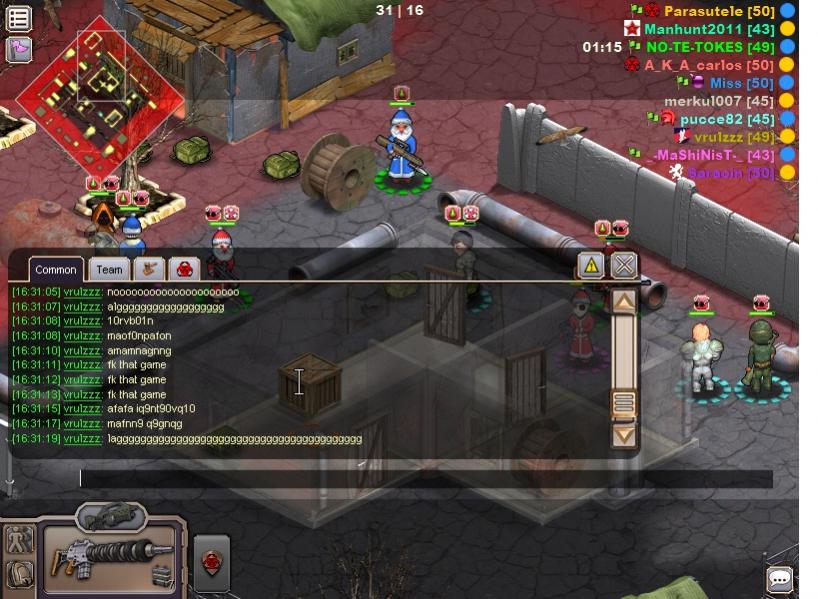Open the backpack inventory button
The image size is (818, 599).
pos(19,574)
